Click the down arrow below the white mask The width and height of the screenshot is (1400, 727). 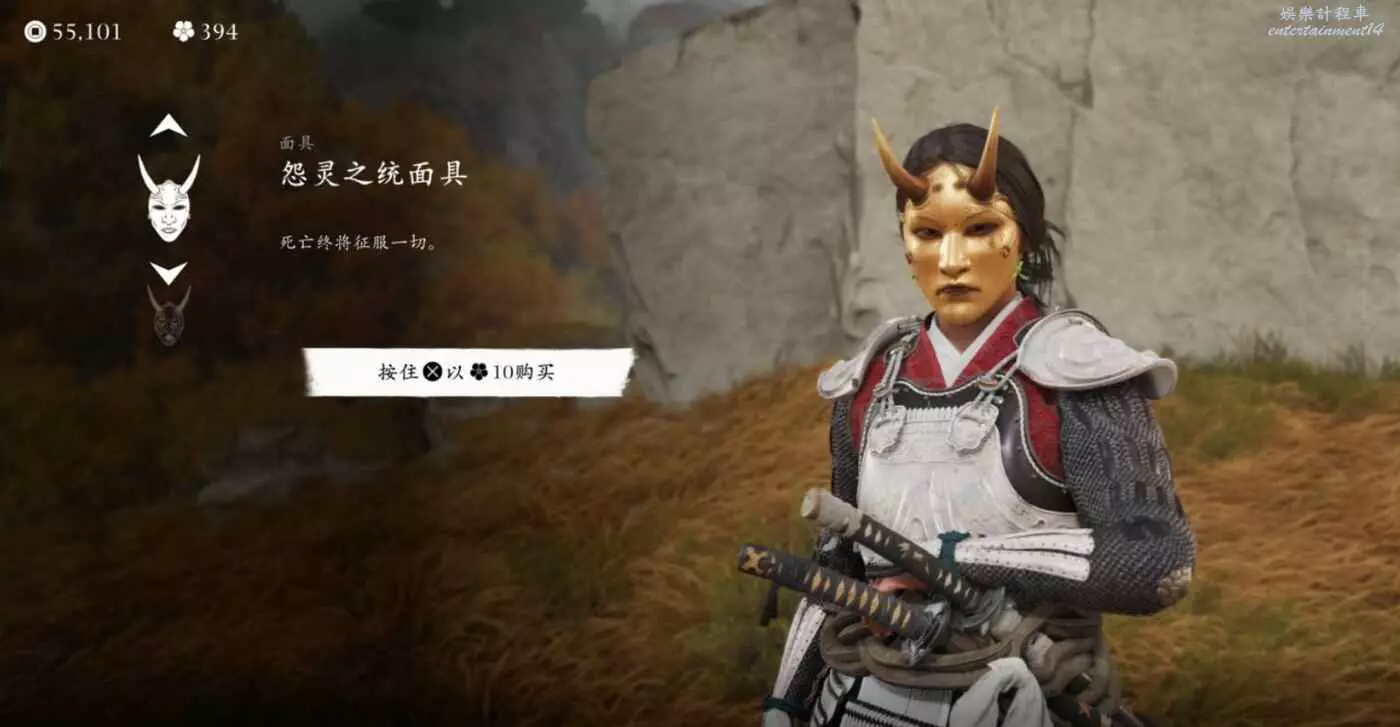click(168, 272)
